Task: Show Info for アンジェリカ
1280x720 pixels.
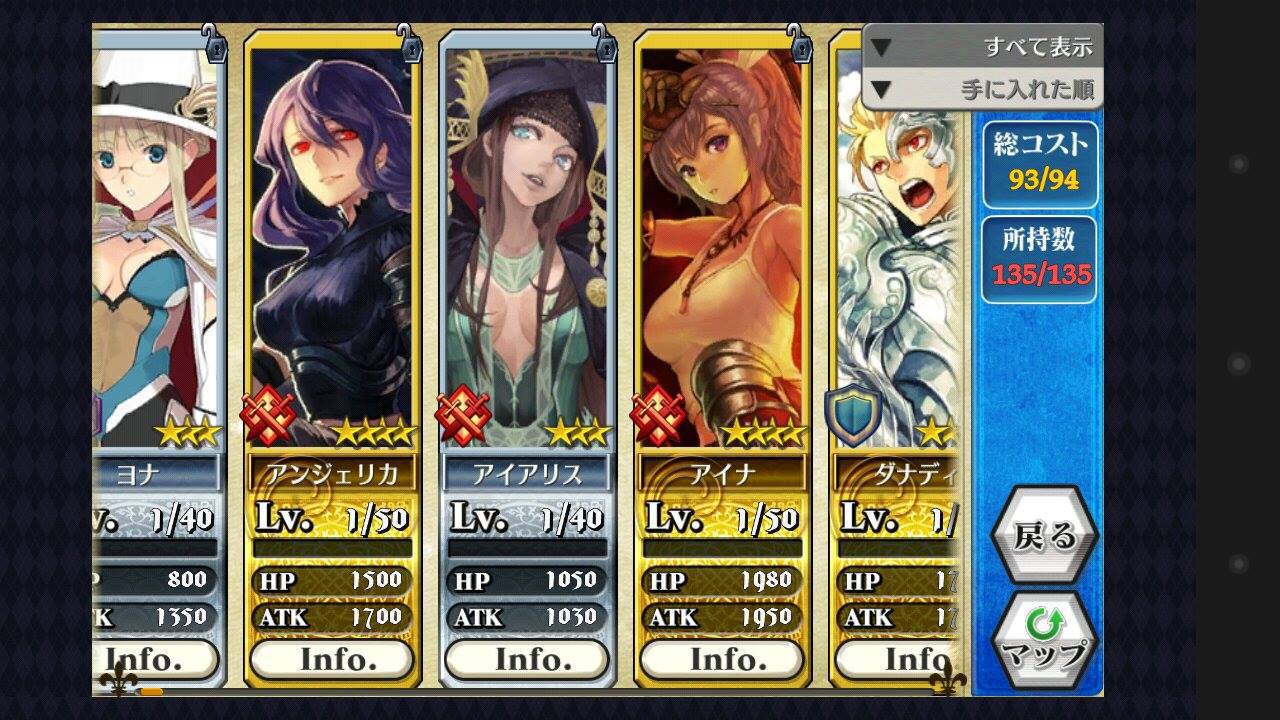Action: (x=332, y=659)
